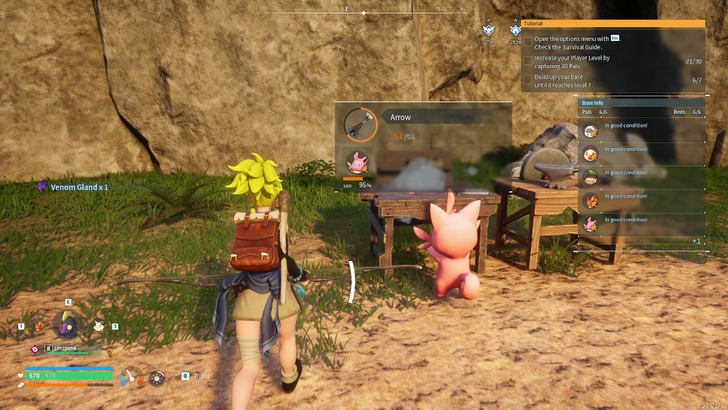The width and height of the screenshot is (728, 410).
Task: Tick the Survival Guide tutorial checkbox
Action: [x=528, y=41]
